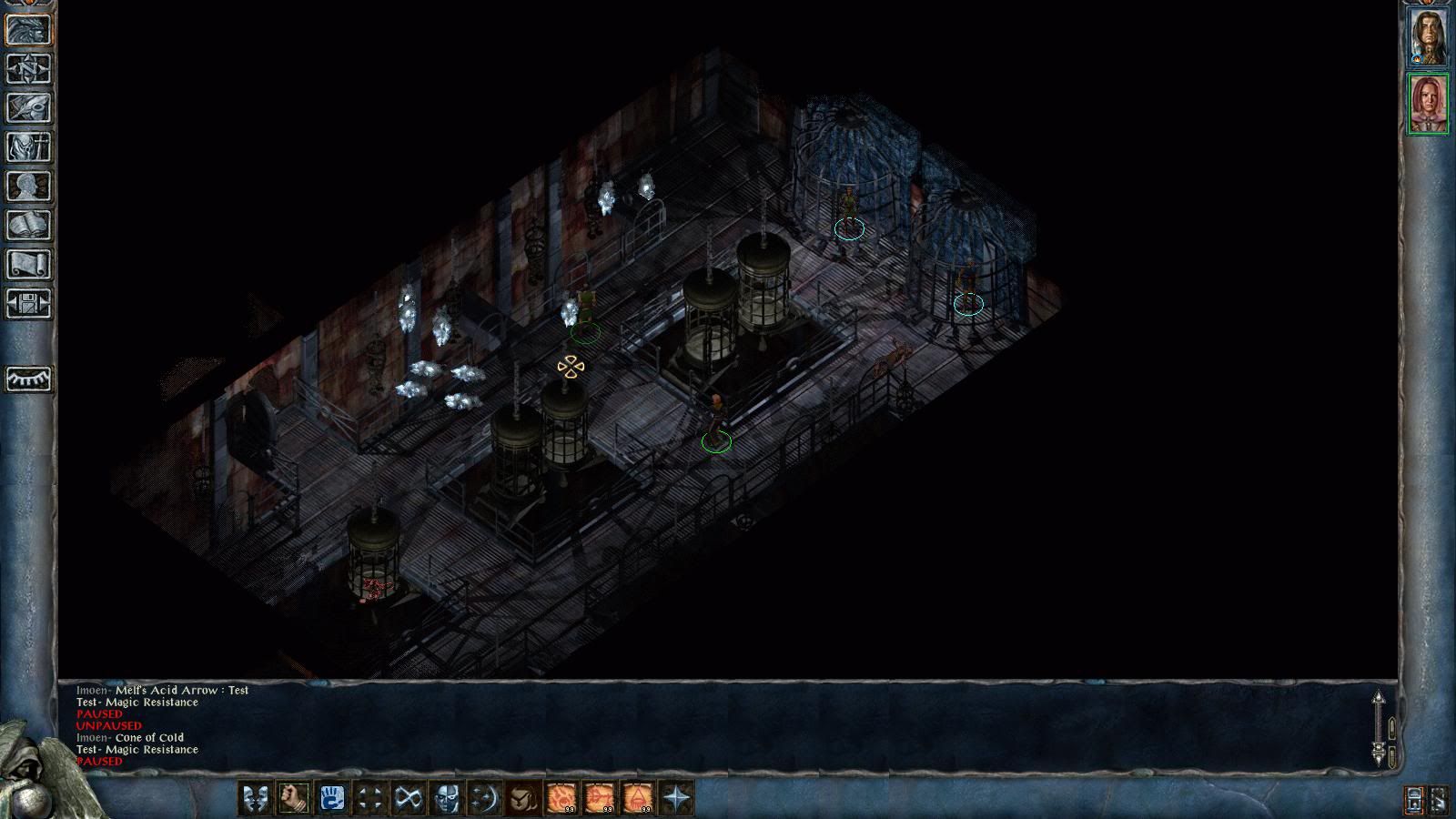Open the journal with the quill button
This screenshot has width=1456, height=819.
click(28, 108)
